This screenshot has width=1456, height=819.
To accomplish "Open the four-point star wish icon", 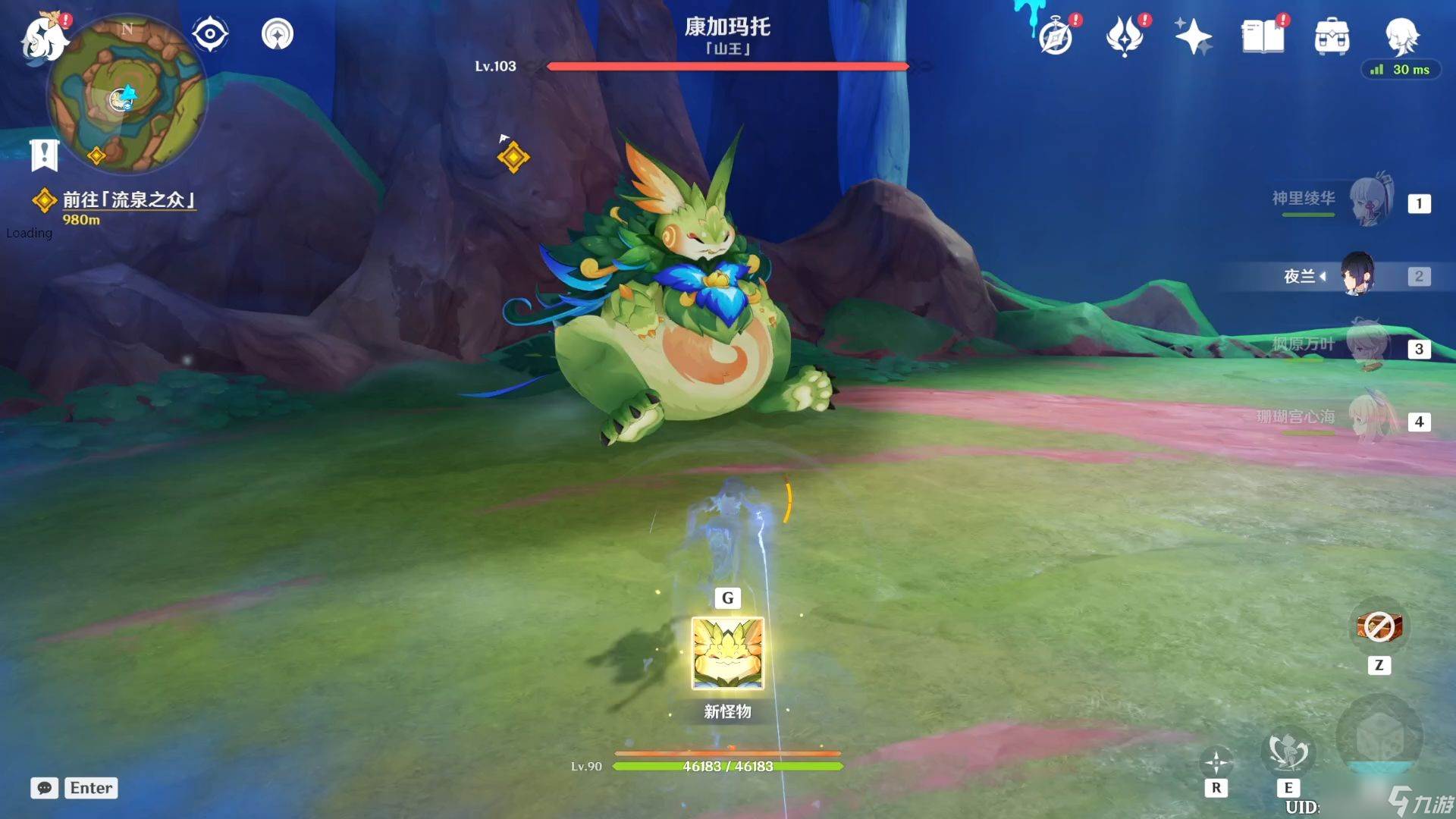I will point(1193,36).
